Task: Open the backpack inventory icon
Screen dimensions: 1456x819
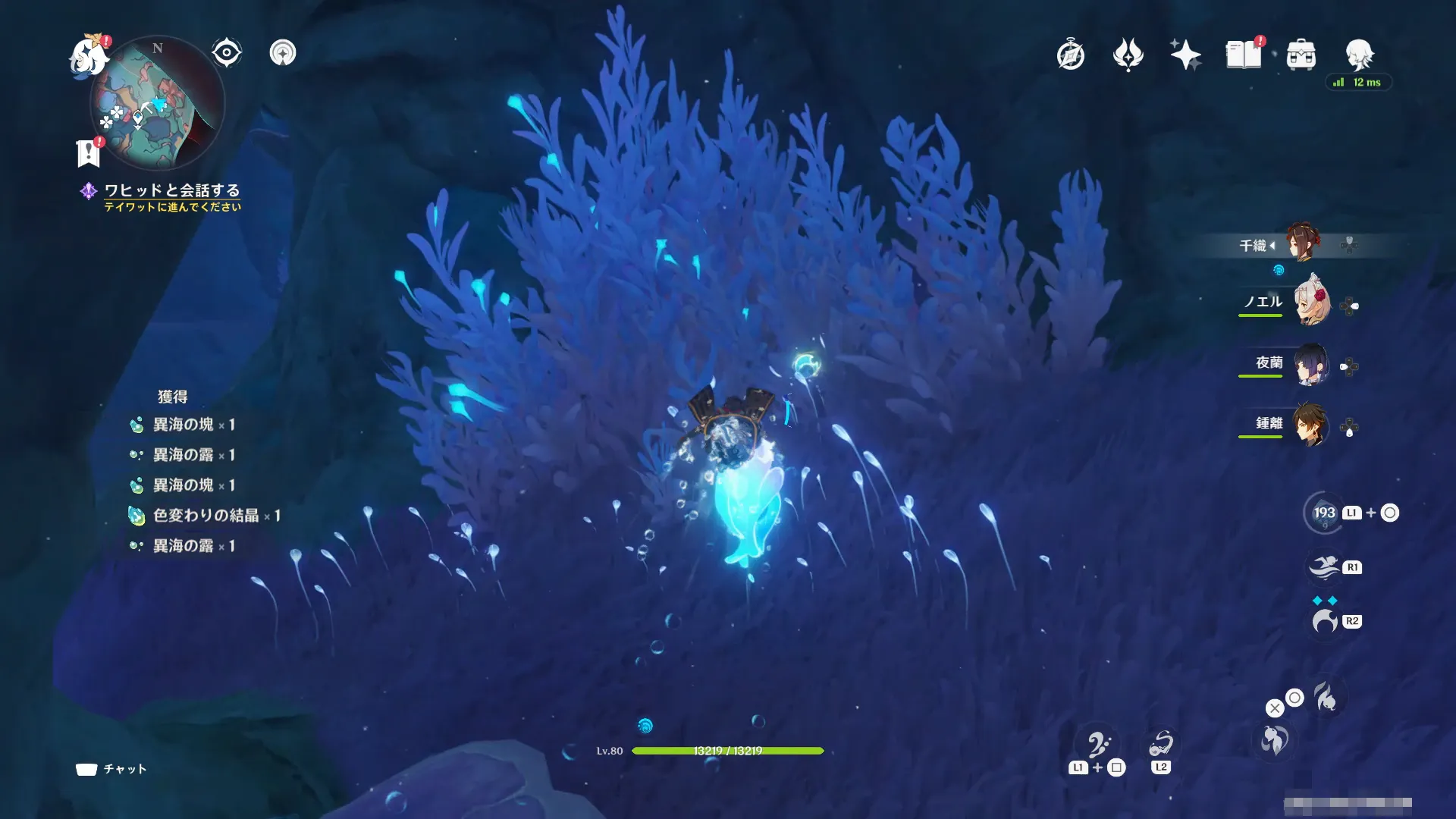Action: pos(1301,55)
